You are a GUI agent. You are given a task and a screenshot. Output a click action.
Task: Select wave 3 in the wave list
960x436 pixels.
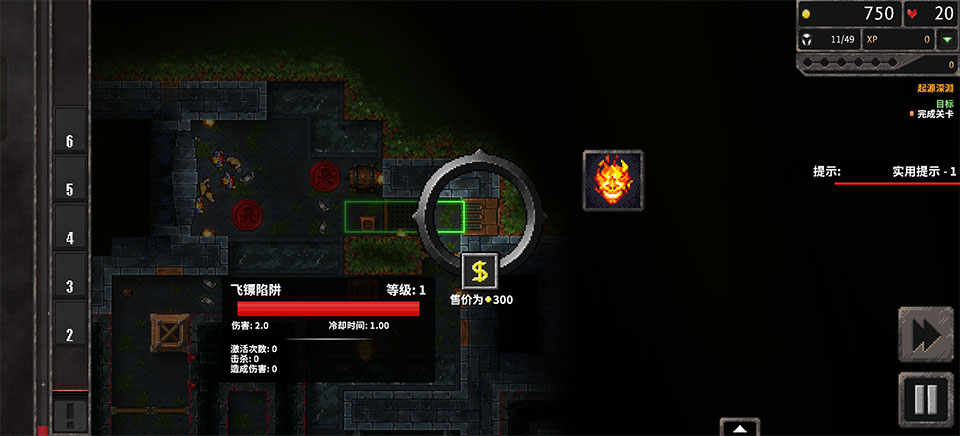tap(70, 287)
